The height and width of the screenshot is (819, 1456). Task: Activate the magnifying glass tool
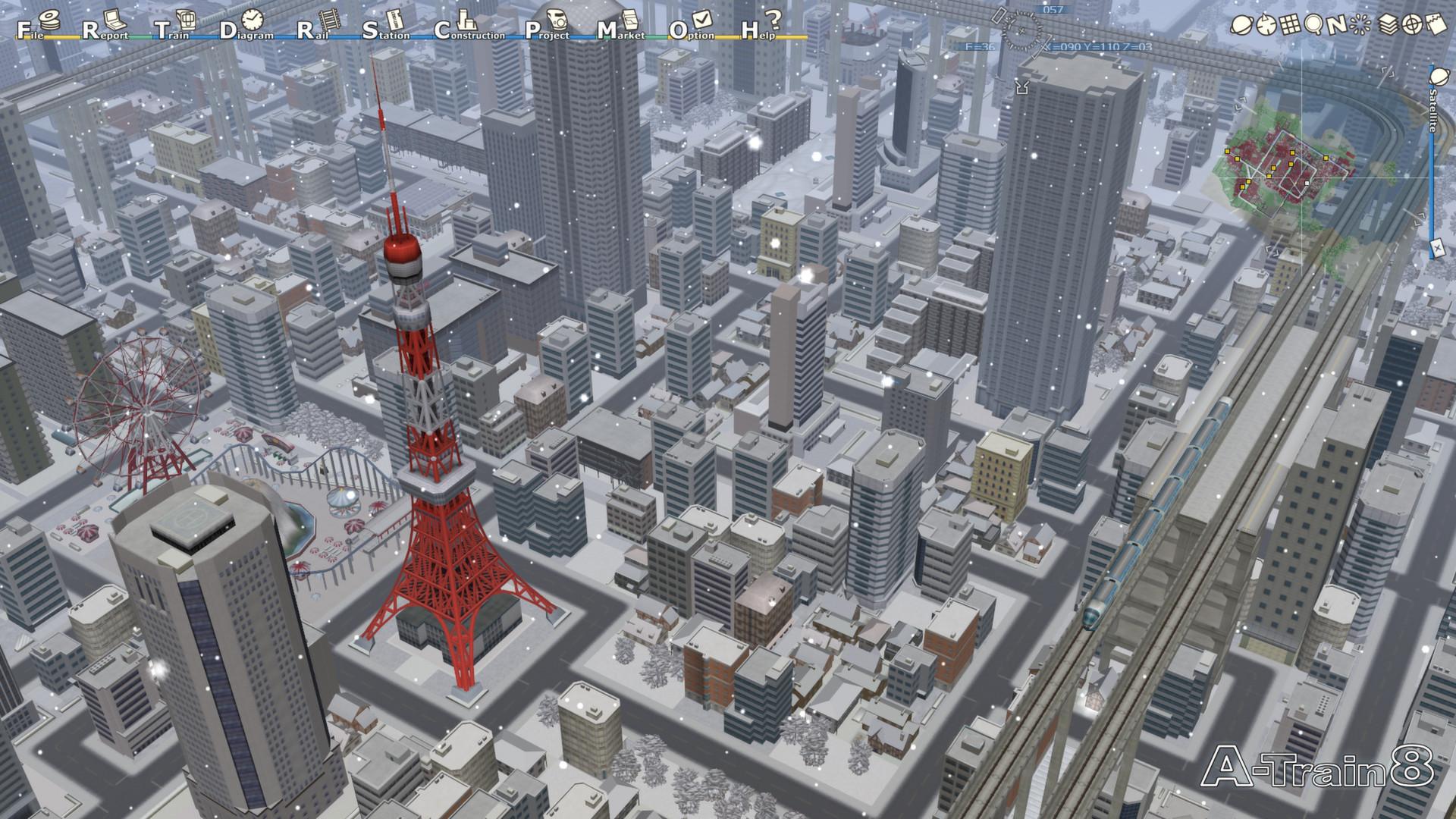[x=1313, y=25]
